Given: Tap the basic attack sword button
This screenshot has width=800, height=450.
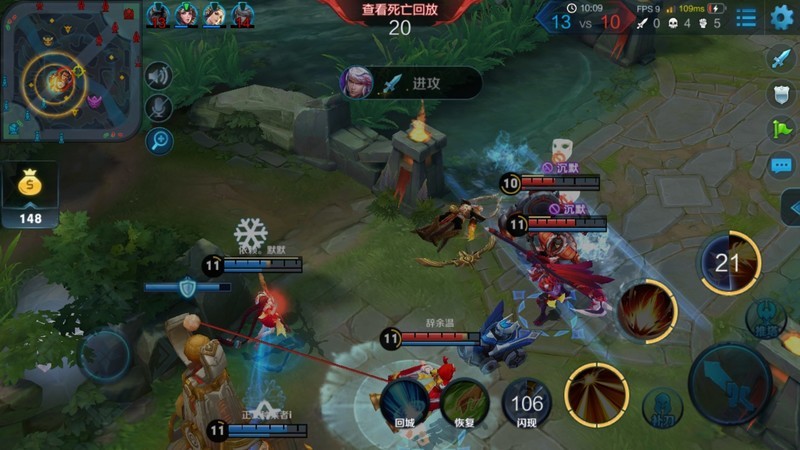Looking at the screenshot, I should 730,384.
